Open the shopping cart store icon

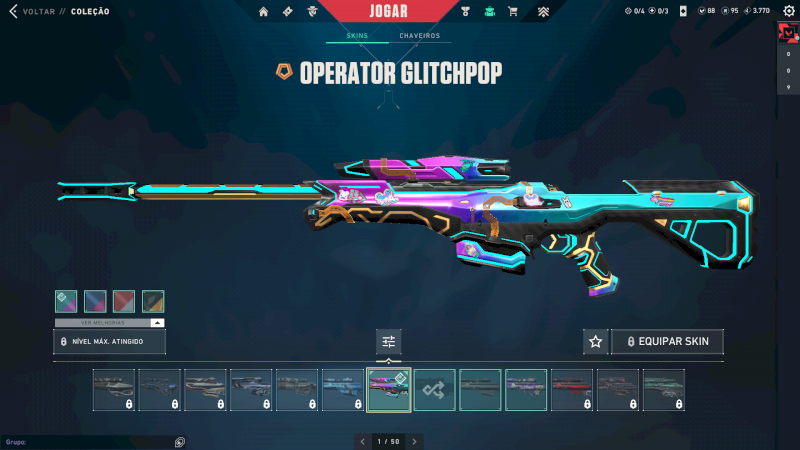click(x=513, y=12)
